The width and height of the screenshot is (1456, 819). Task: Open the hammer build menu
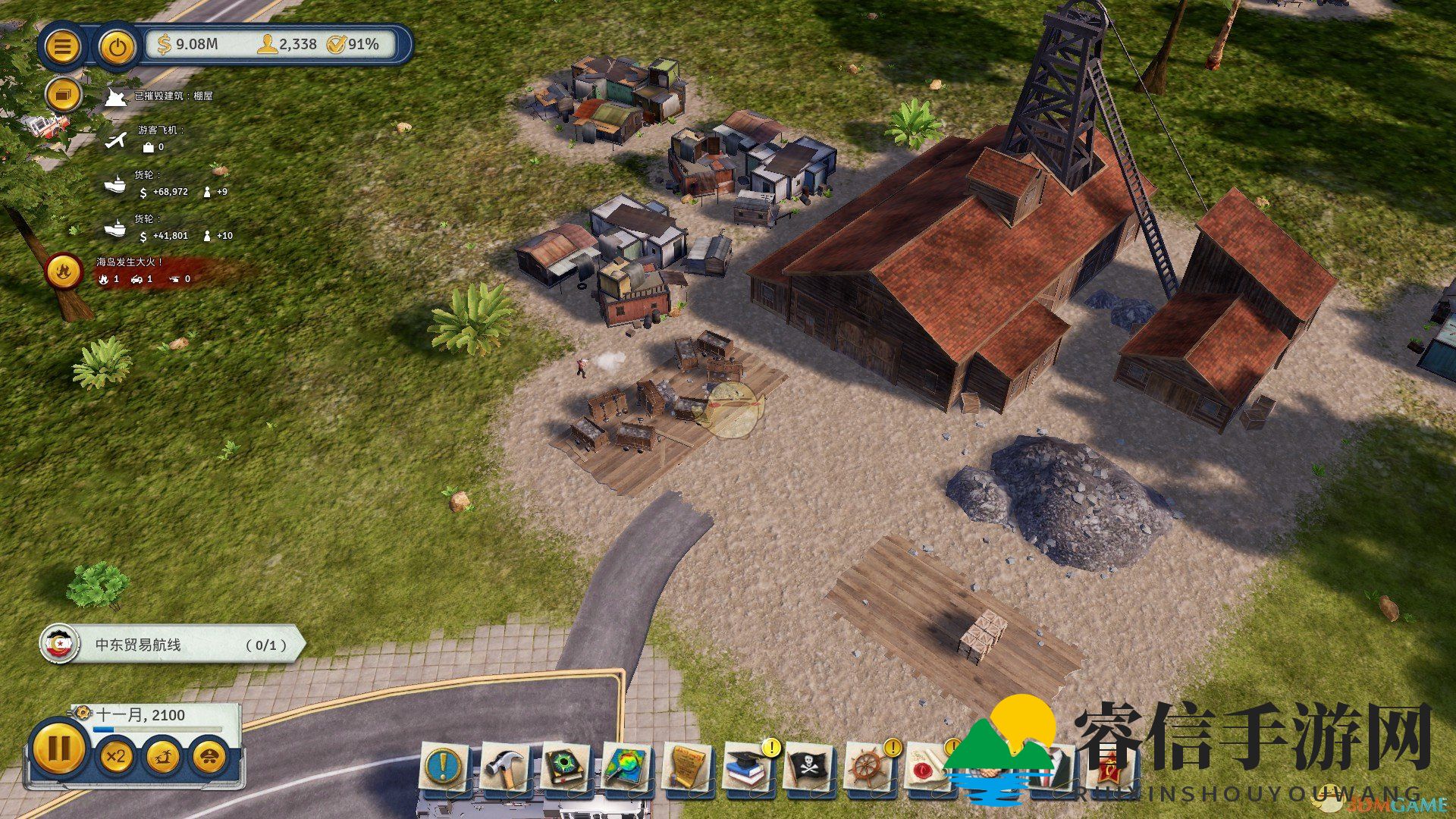coord(505,767)
